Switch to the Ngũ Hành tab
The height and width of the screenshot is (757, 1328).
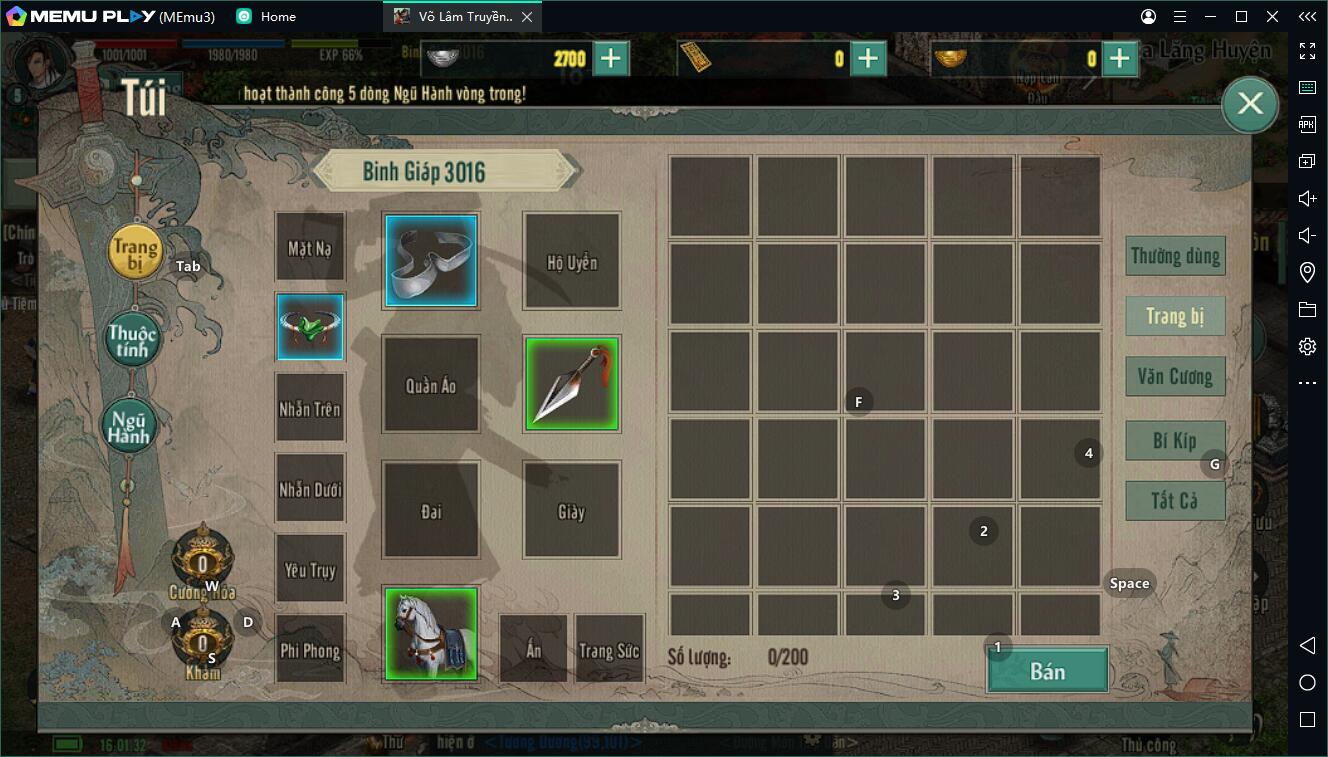click(x=131, y=427)
